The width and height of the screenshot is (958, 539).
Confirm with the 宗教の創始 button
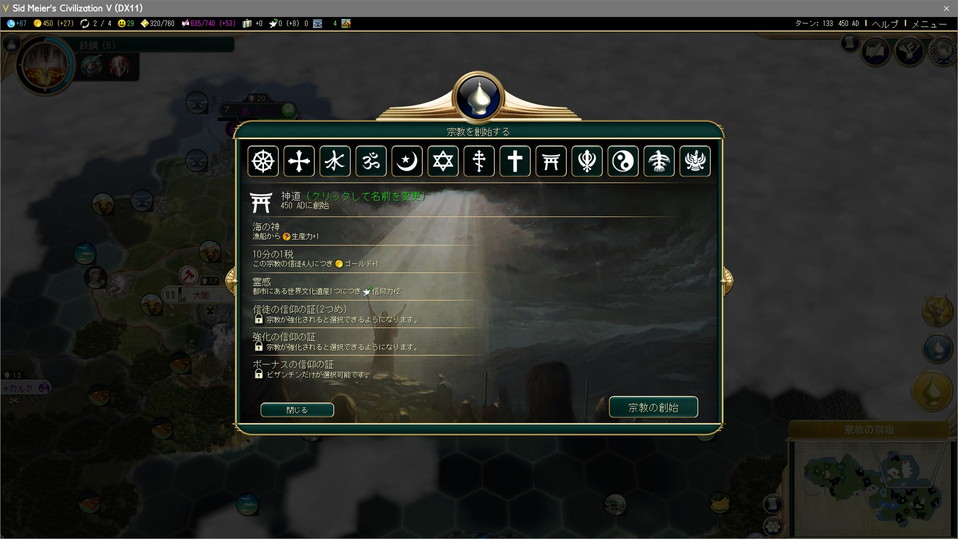click(653, 407)
